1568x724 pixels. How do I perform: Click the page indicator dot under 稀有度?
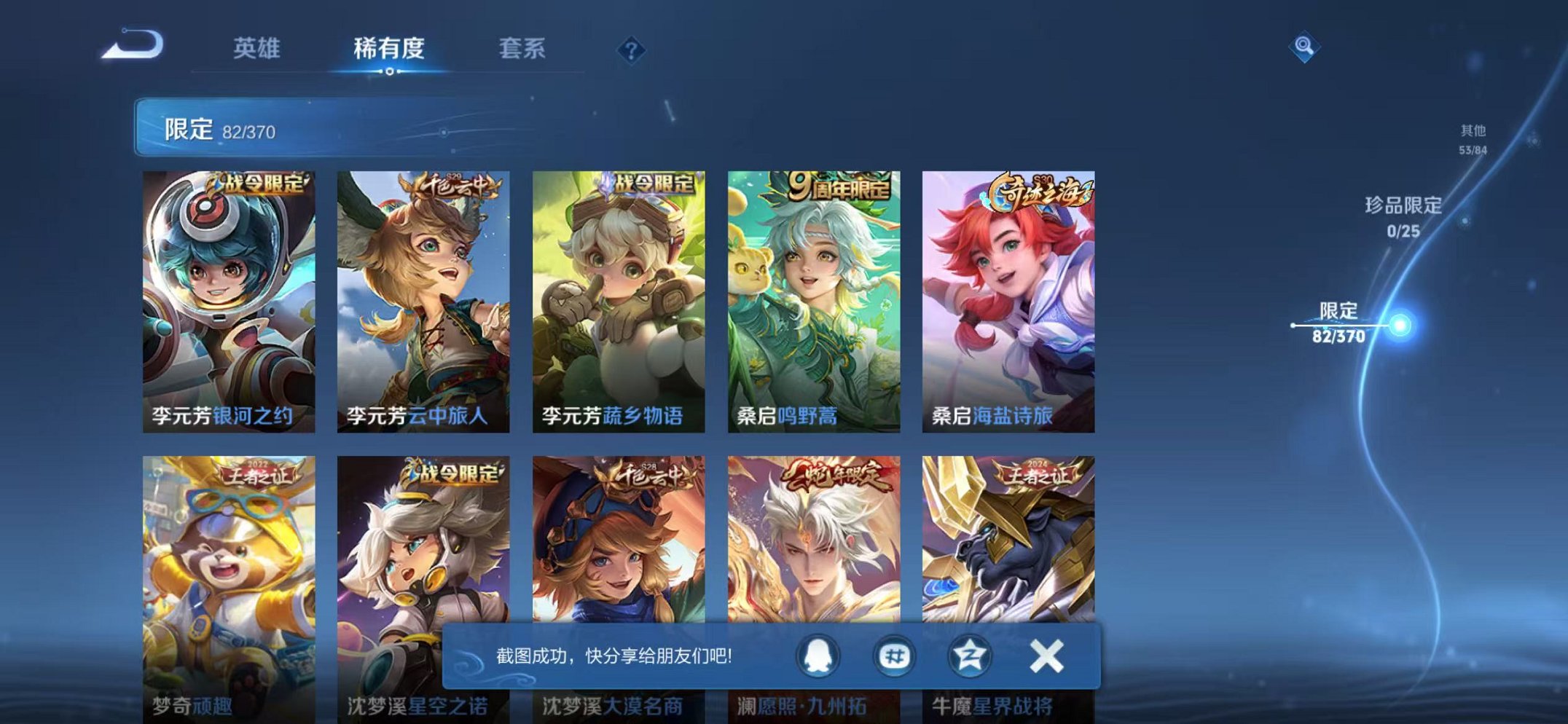[388, 71]
